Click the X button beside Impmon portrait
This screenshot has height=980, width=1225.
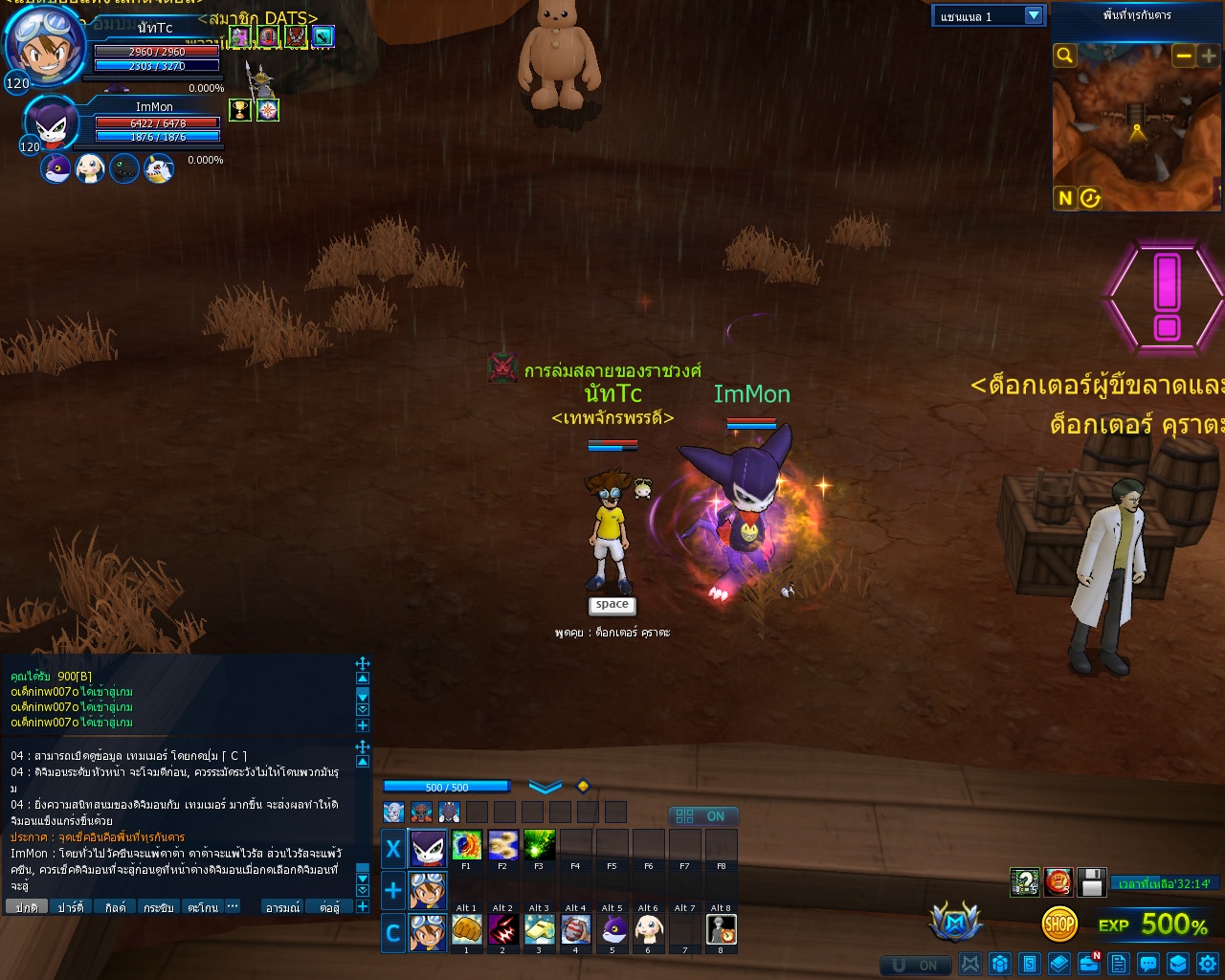point(392,849)
